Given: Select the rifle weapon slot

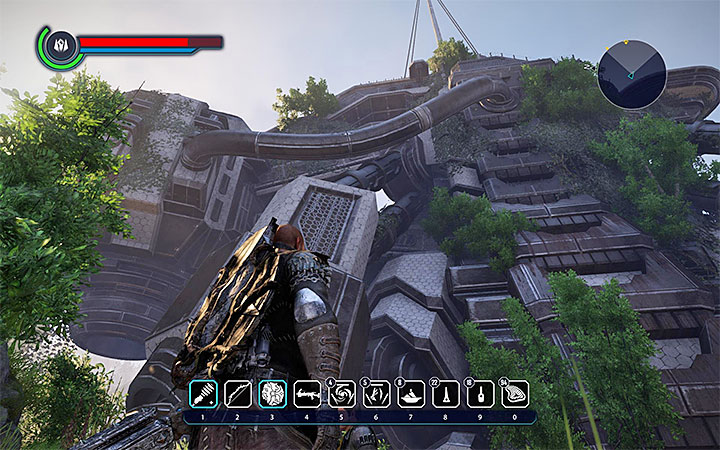Looking at the screenshot, I should (308, 393).
